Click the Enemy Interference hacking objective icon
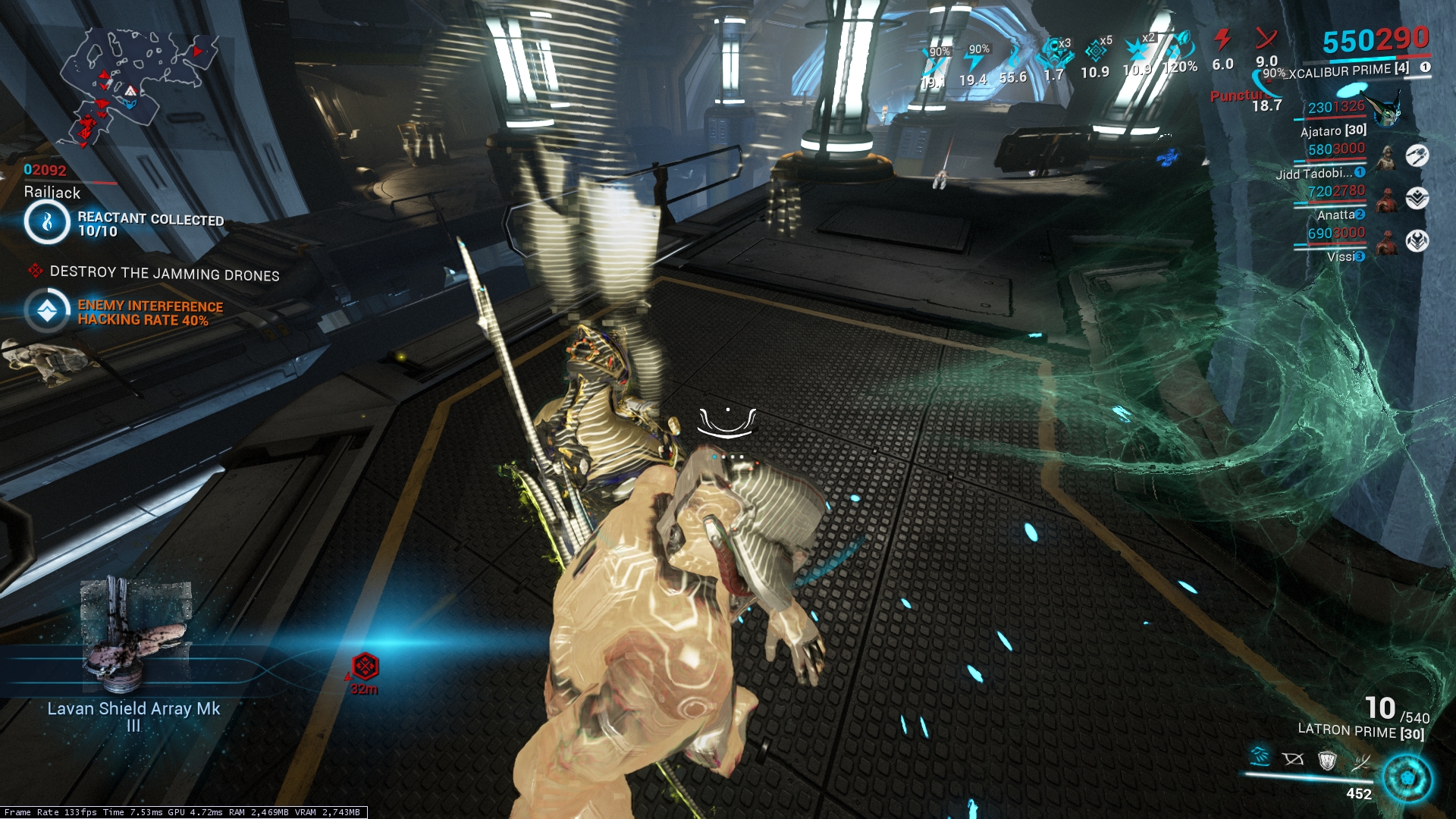This screenshot has height=819, width=1456. (x=48, y=312)
